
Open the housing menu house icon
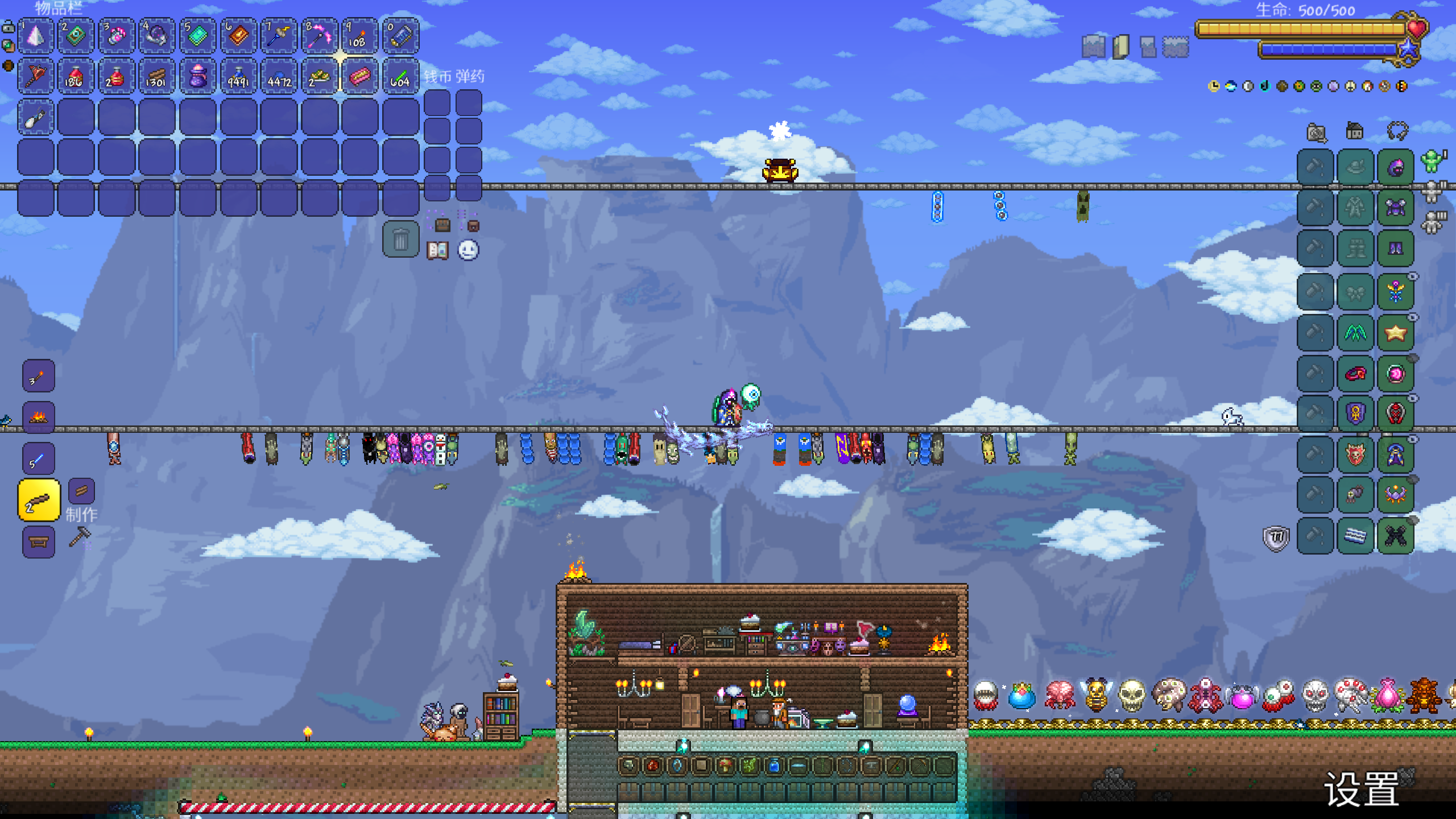coord(1355,132)
